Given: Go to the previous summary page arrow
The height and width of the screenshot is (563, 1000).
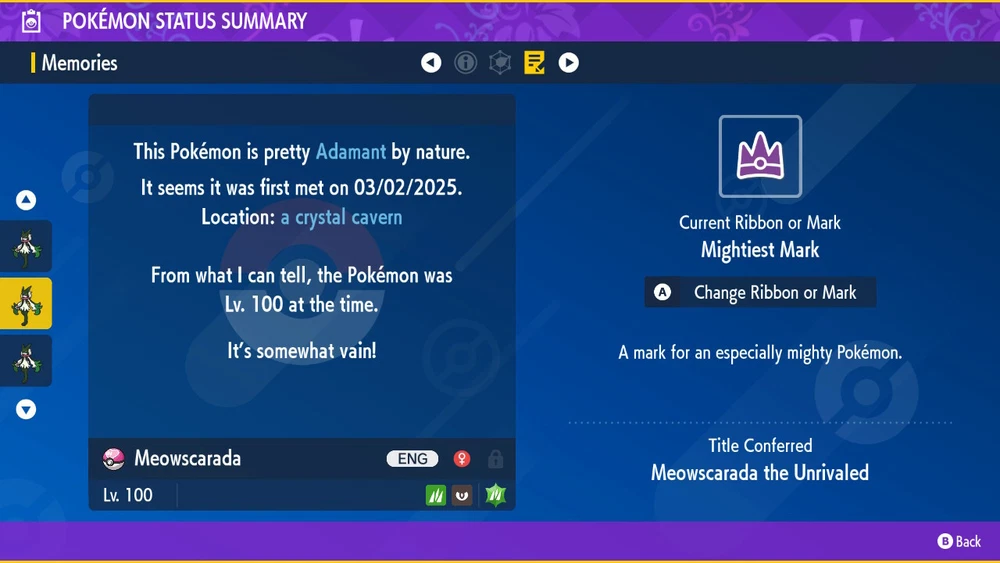Looking at the screenshot, I should click(431, 63).
